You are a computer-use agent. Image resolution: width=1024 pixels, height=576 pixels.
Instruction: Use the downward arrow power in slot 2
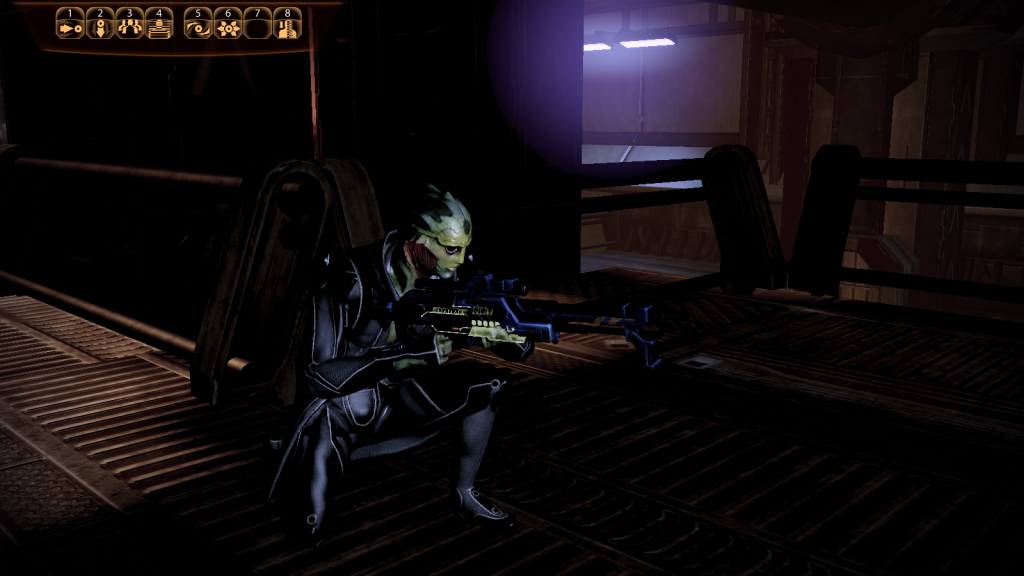100,28
